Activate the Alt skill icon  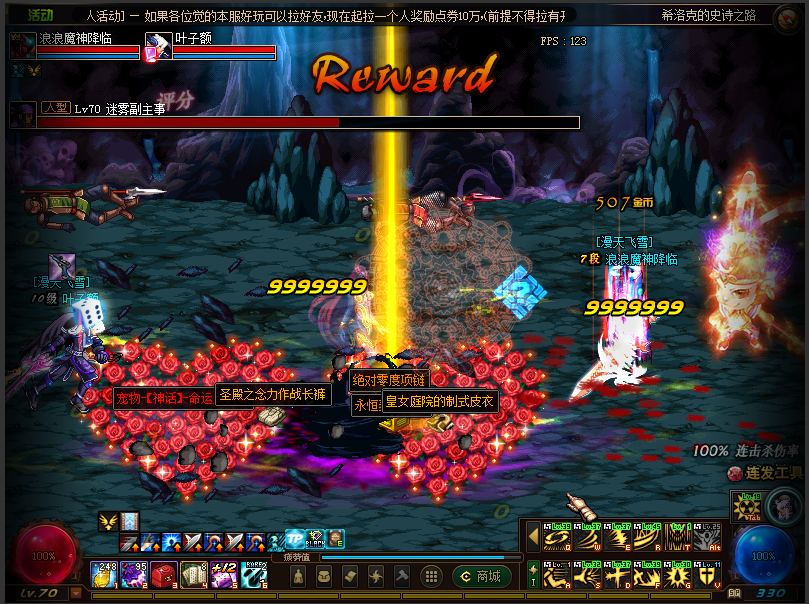tap(709, 538)
